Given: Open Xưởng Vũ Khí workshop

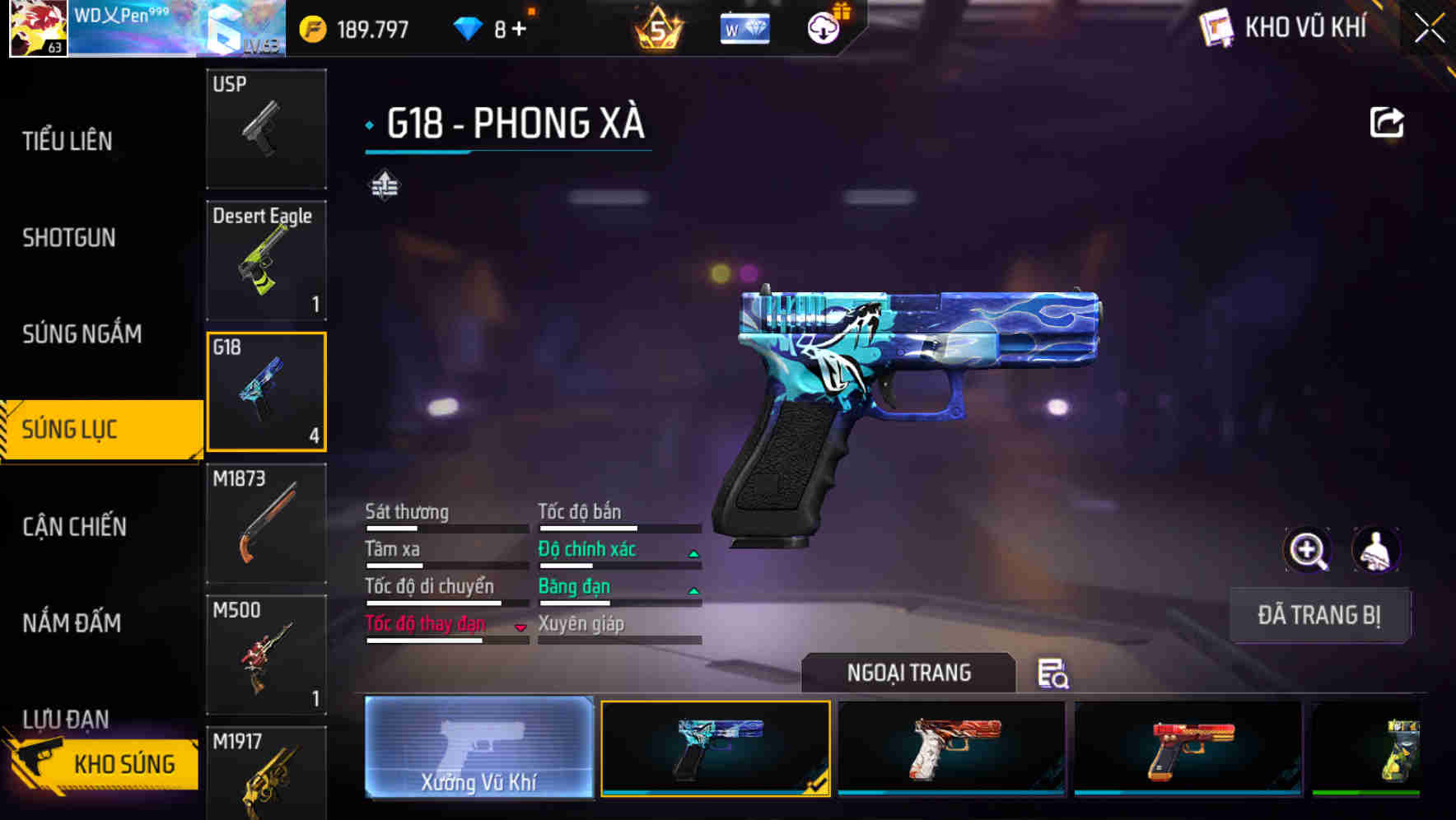Looking at the screenshot, I should coord(478,749).
